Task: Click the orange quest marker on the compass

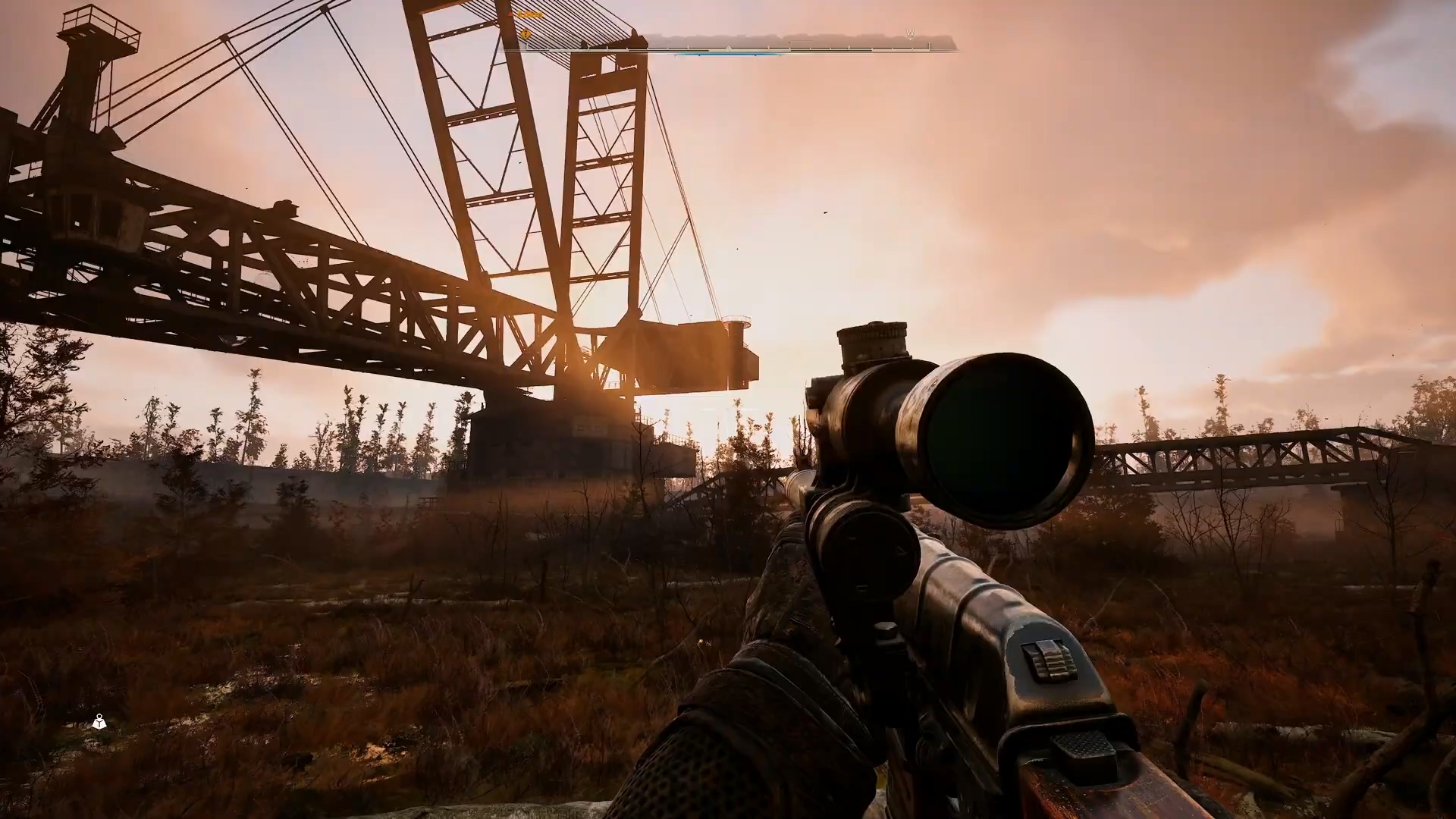Action: 525,34
